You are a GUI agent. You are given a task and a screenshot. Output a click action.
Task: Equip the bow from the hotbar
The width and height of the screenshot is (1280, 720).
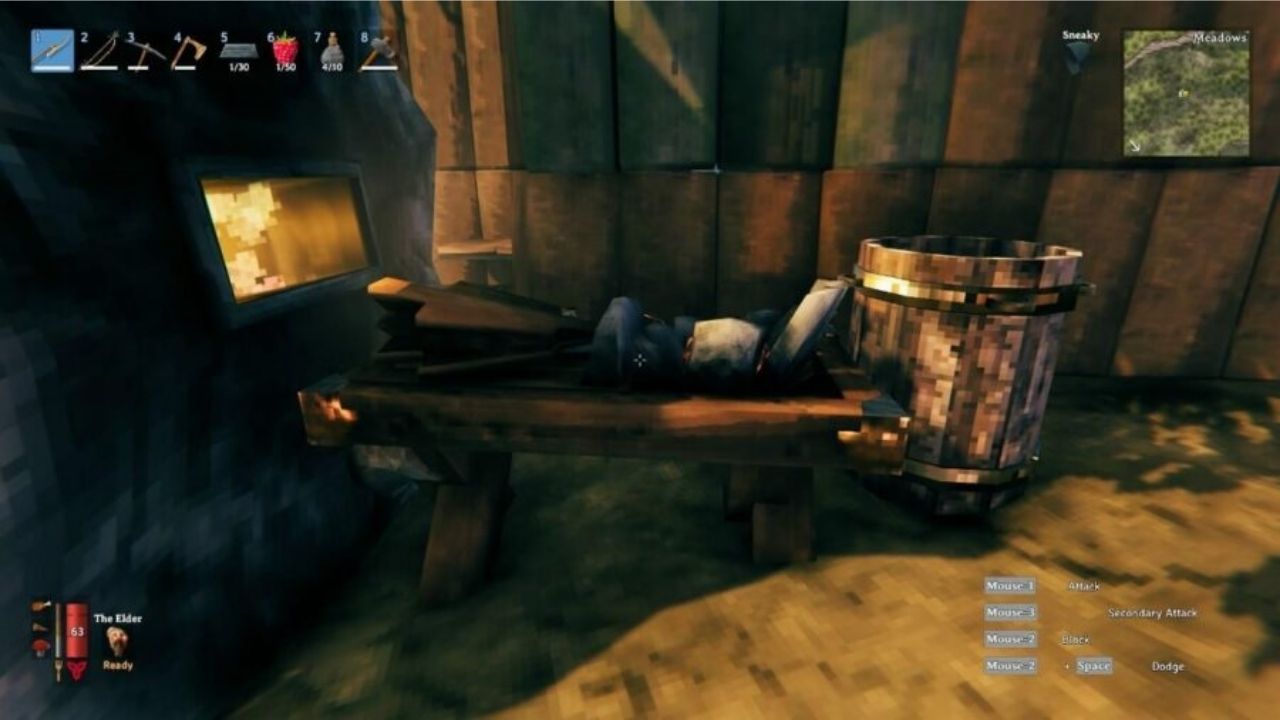pyautogui.click(x=99, y=51)
